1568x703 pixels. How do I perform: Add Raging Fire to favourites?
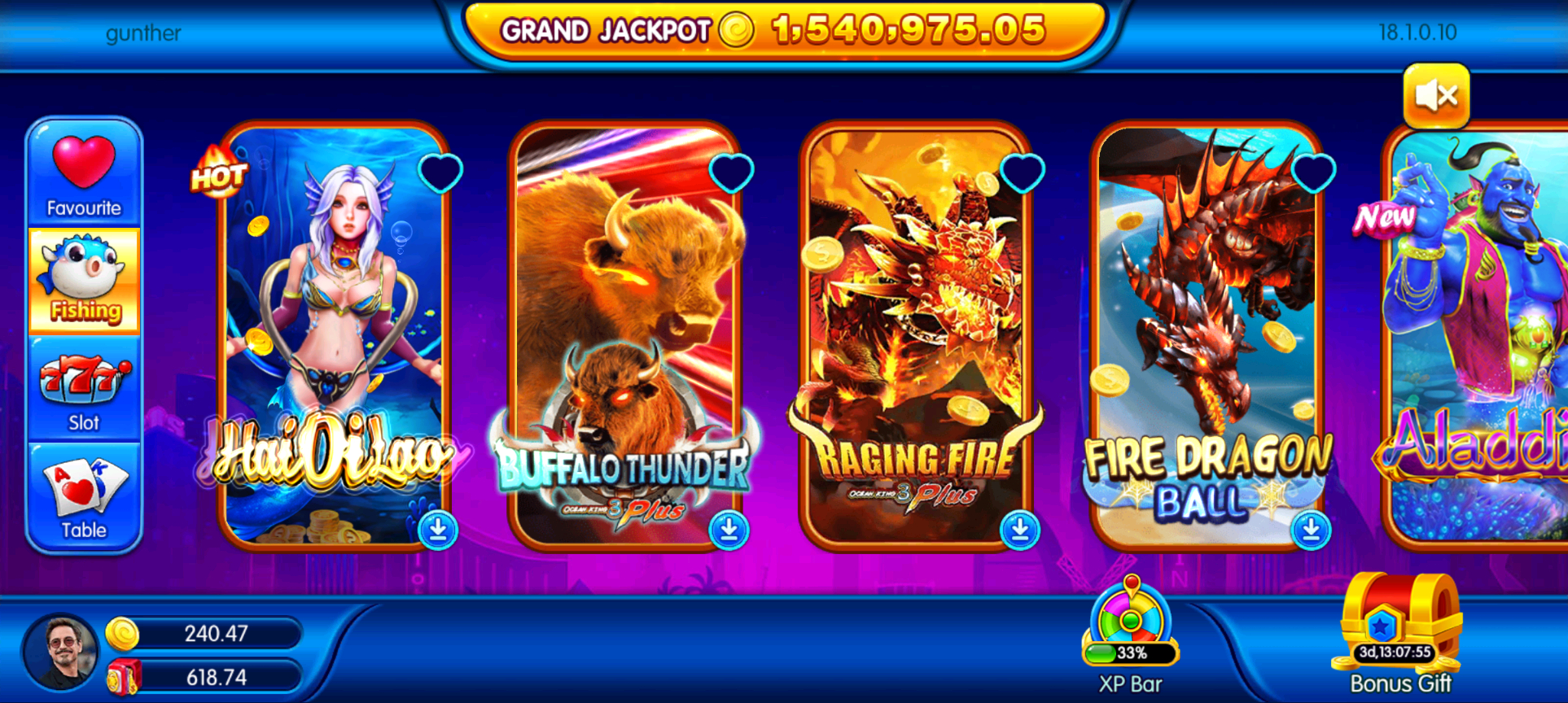coord(1022,172)
